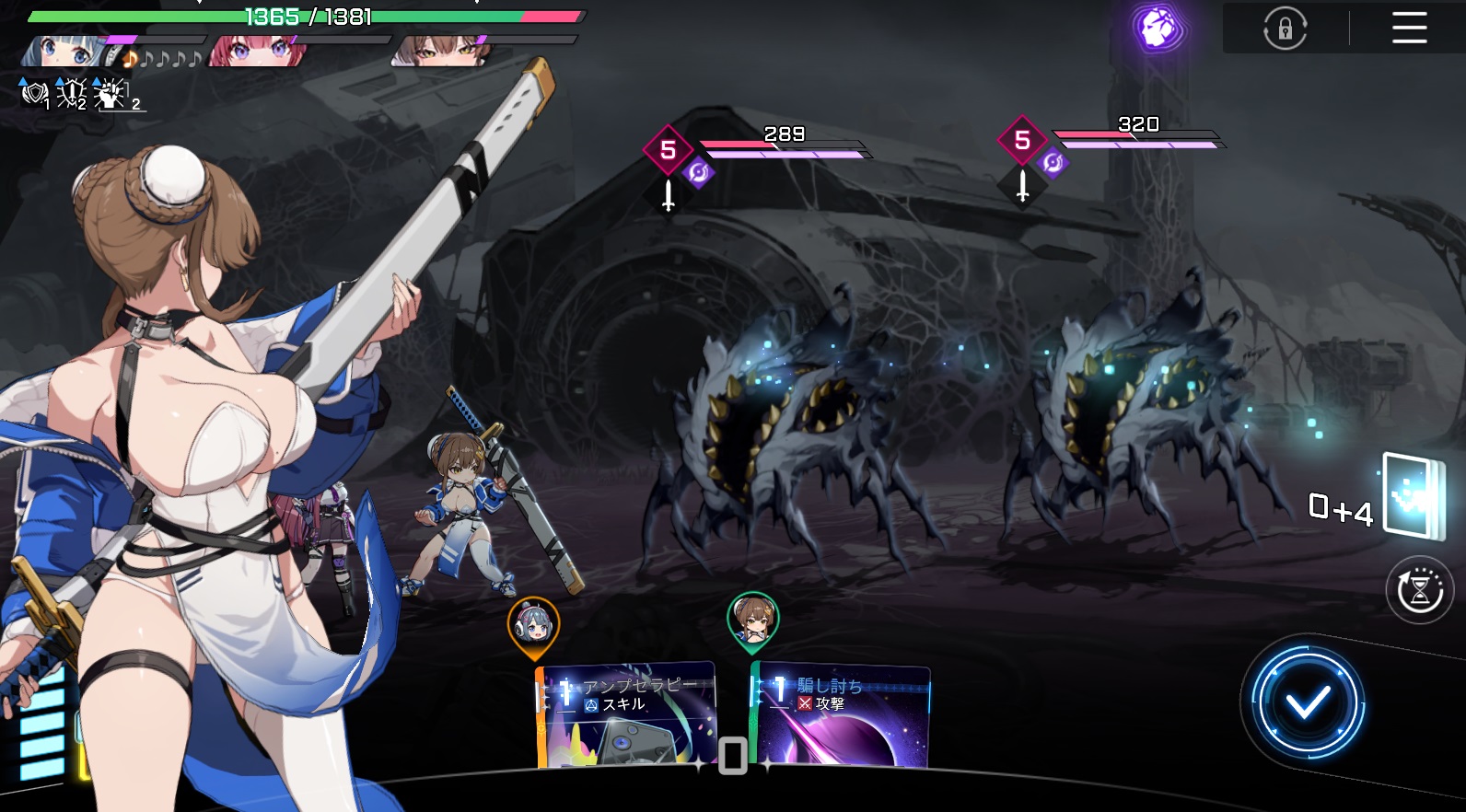Select the アンプセラピー skill card
Viewport: 1466px width, 812px height.
pyautogui.click(x=627, y=714)
